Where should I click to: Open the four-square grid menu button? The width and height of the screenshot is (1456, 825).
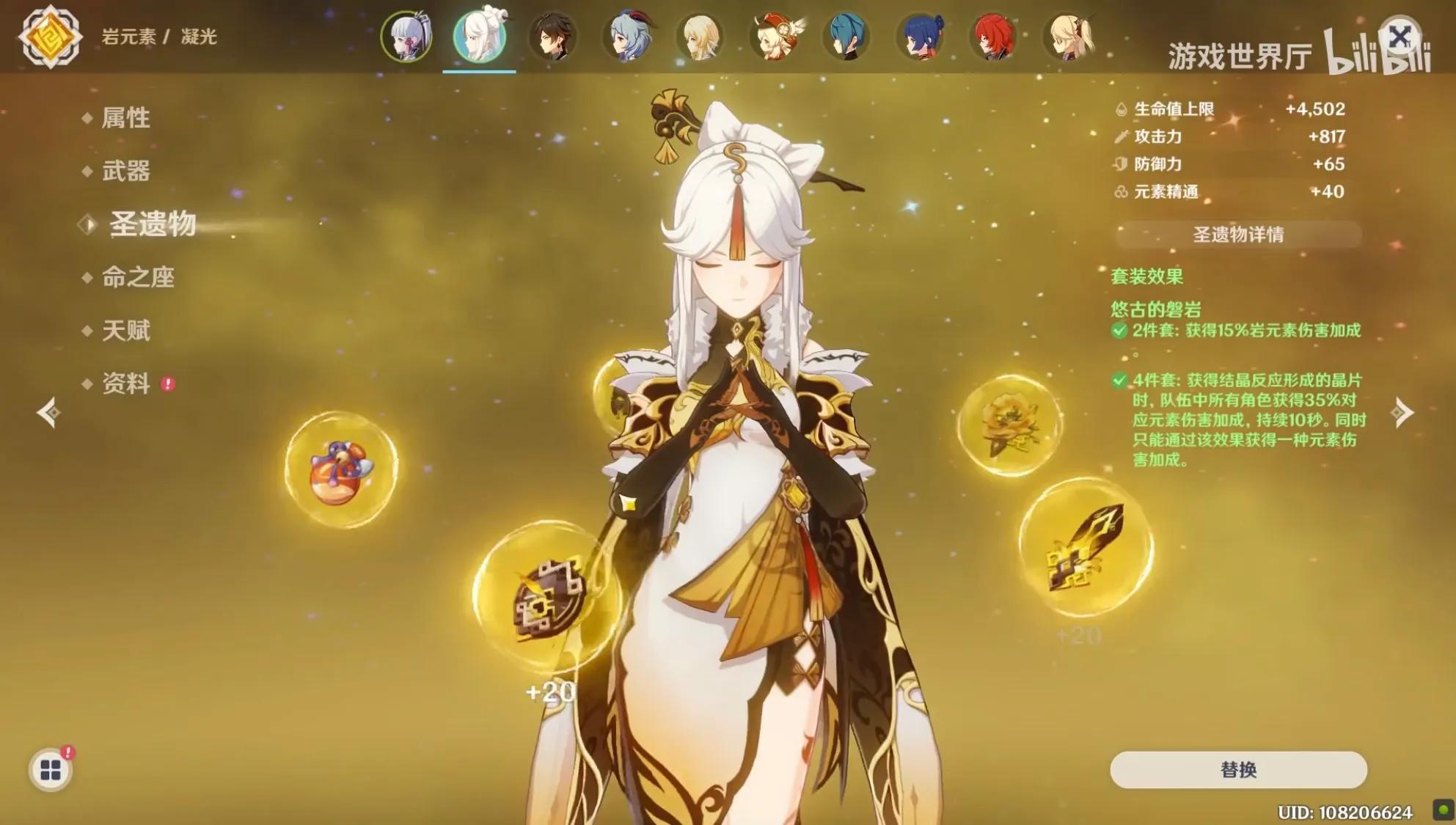tap(51, 770)
